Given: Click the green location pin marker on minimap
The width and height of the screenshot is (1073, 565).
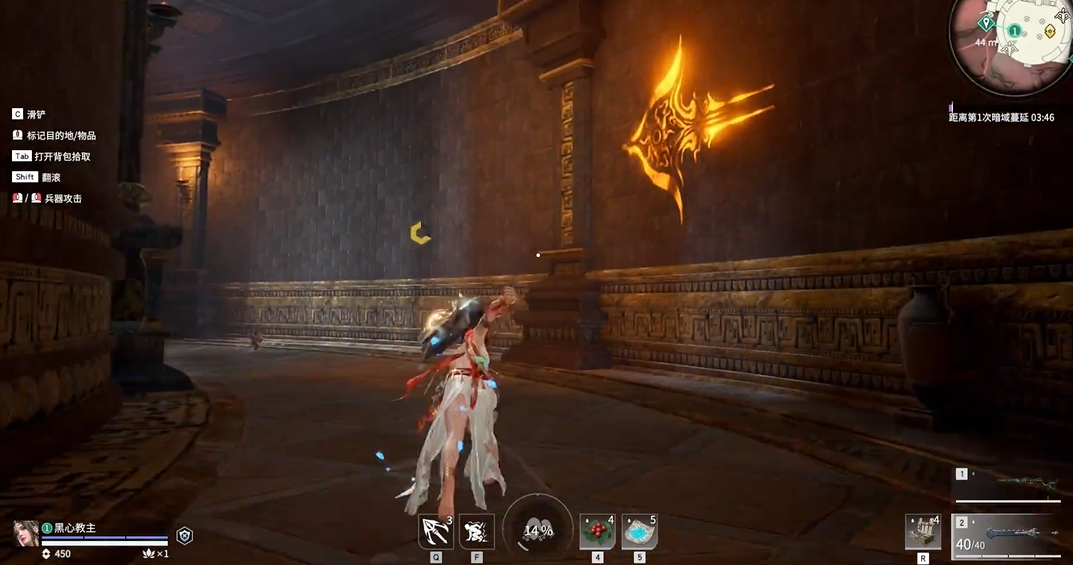Looking at the screenshot, I should tap(987, 22).
